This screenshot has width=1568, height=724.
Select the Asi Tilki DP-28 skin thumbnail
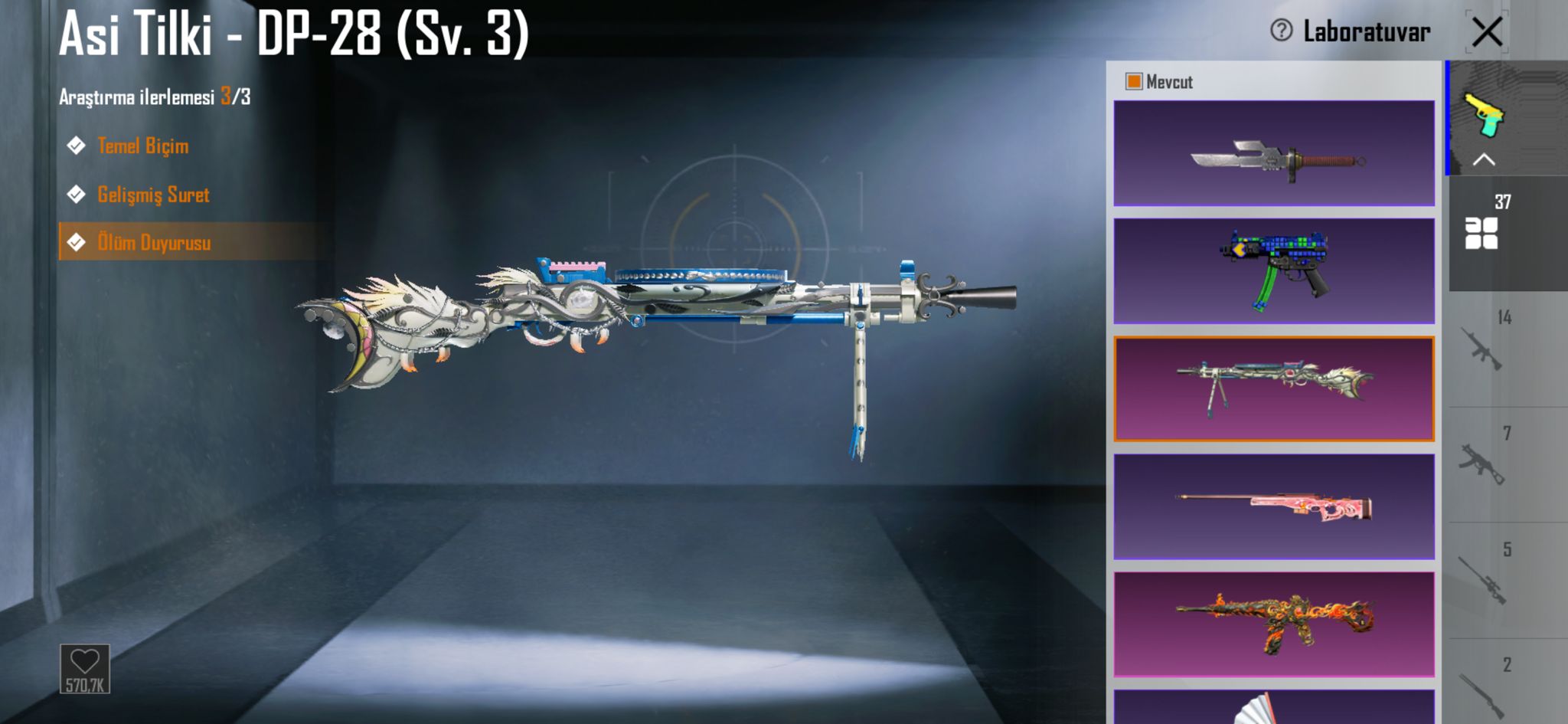click(x=1274, y=389)
